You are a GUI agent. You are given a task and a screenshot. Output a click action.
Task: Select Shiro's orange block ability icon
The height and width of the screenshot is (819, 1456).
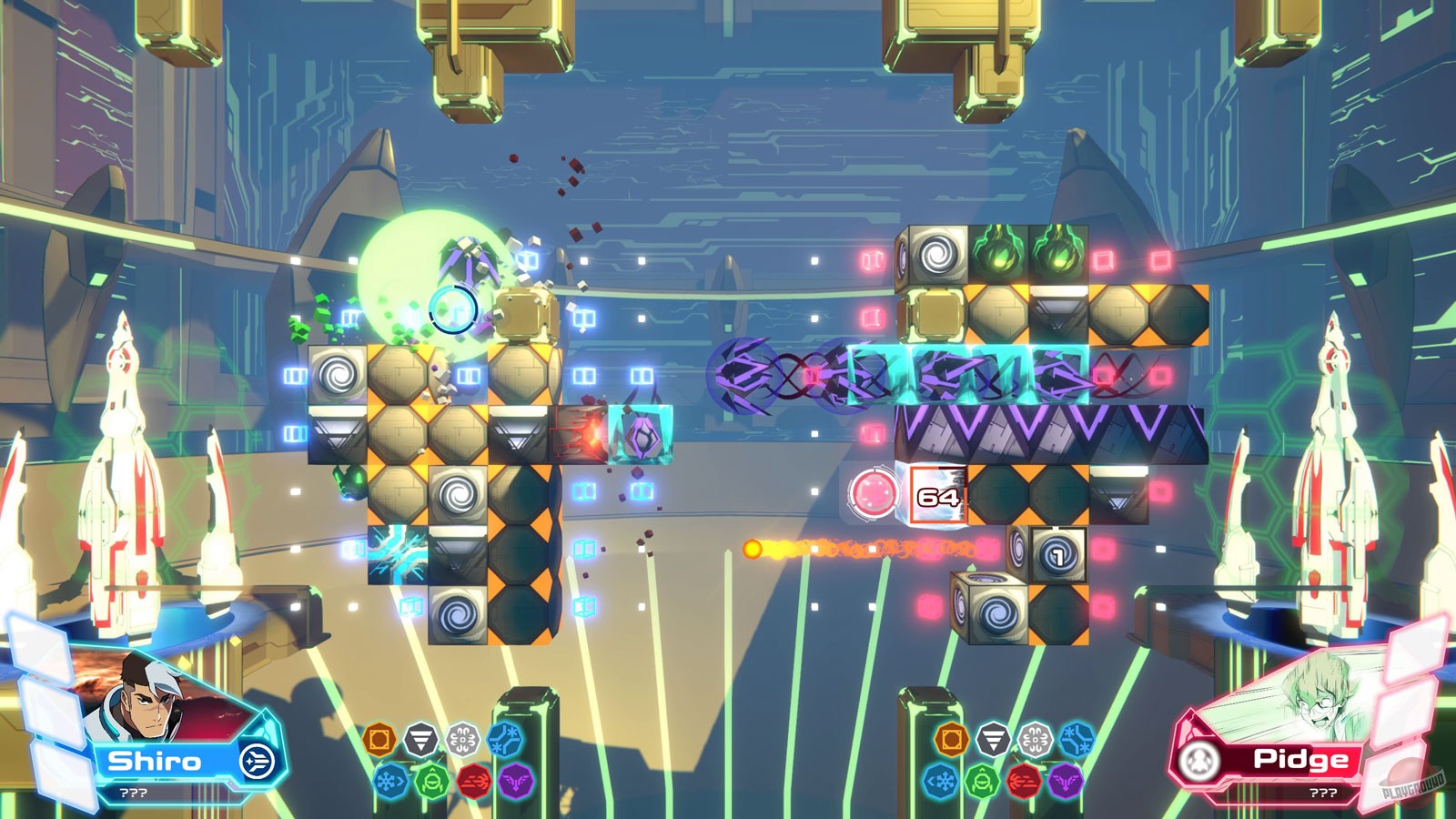(x=379, y=739)
